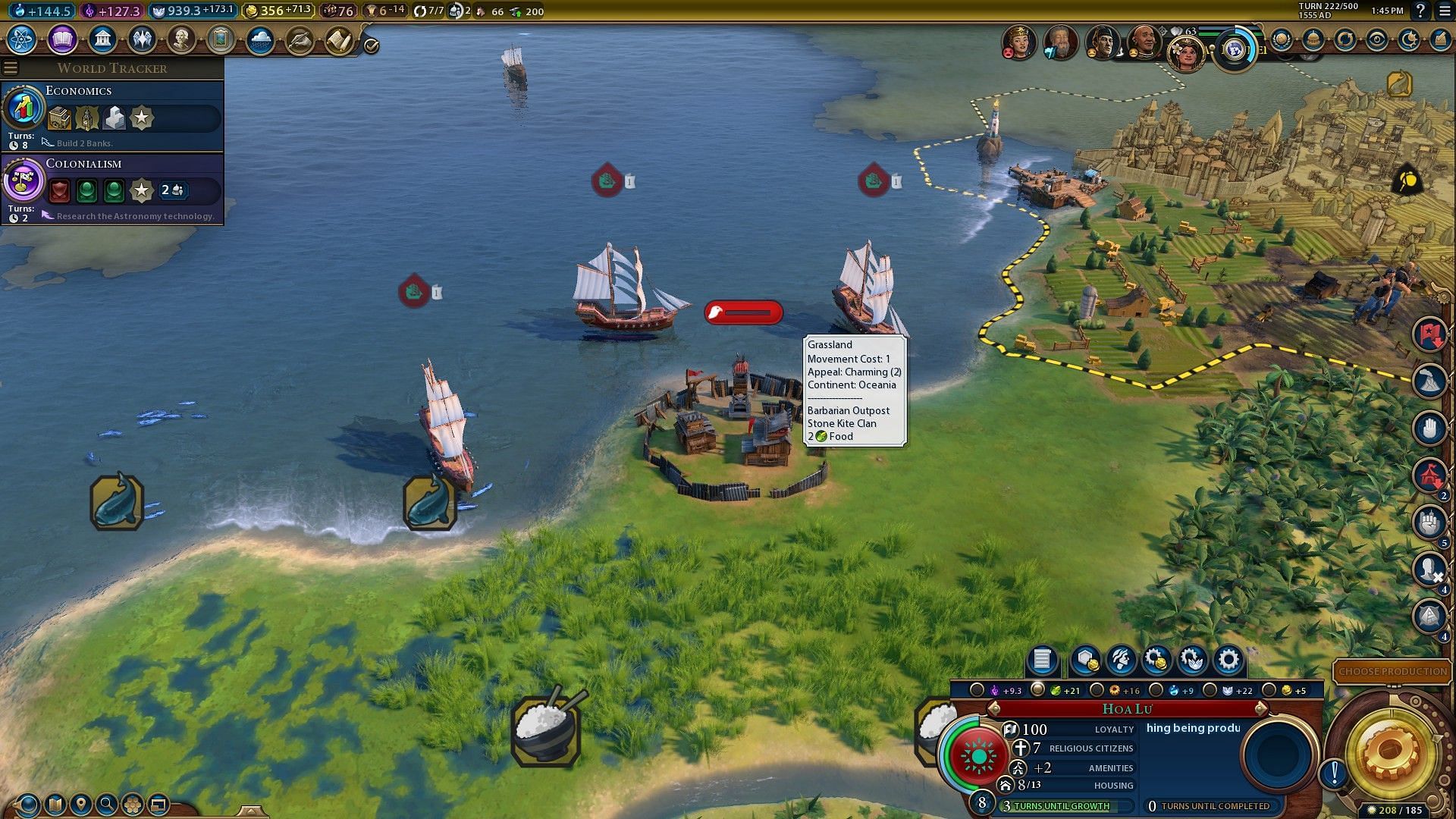Open the civics tree book icon
The image size is (1456, 819).
[x=62, y=39]
